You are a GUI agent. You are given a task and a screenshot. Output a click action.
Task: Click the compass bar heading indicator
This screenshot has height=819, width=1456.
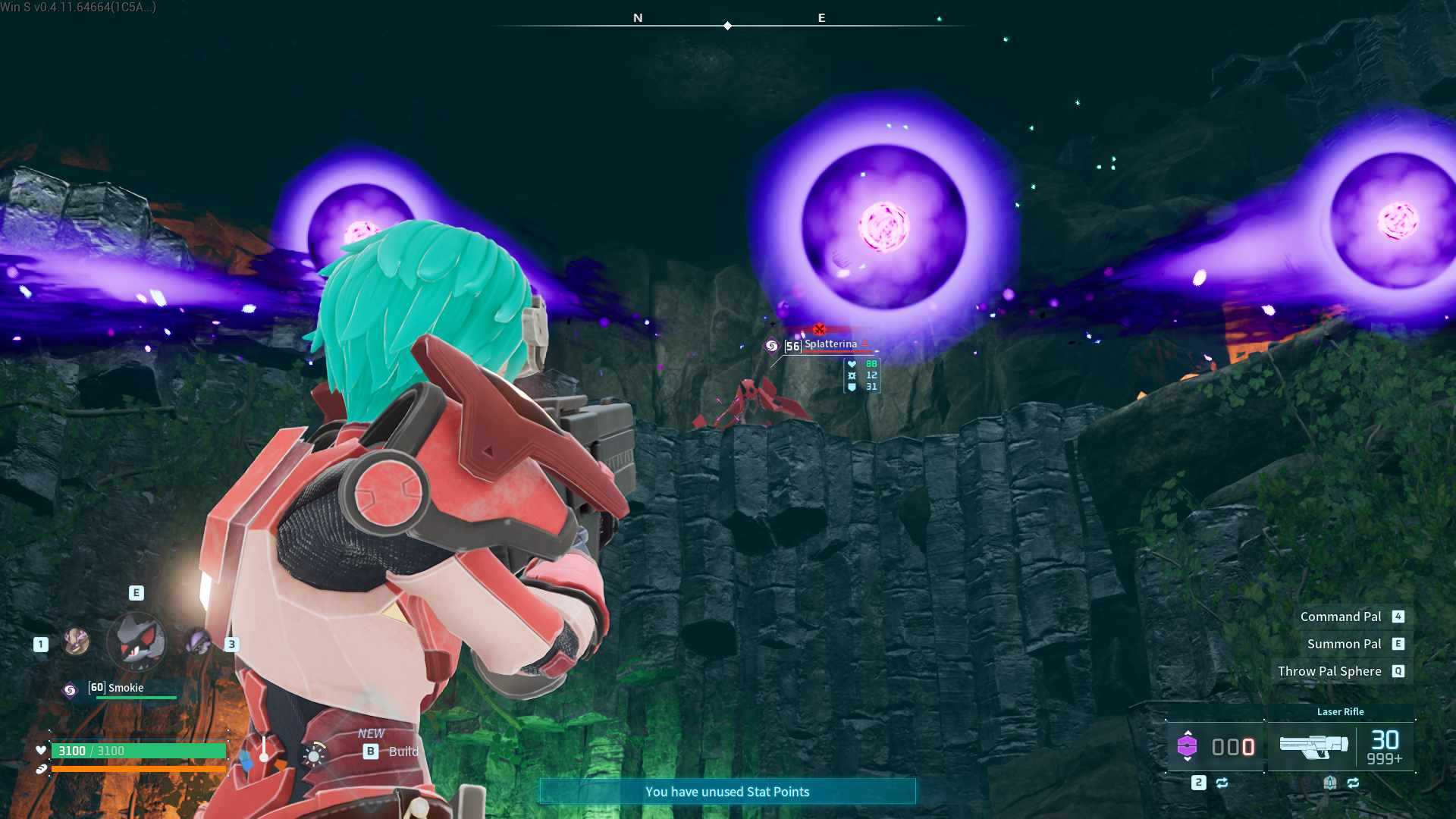(x=727, y=26)
